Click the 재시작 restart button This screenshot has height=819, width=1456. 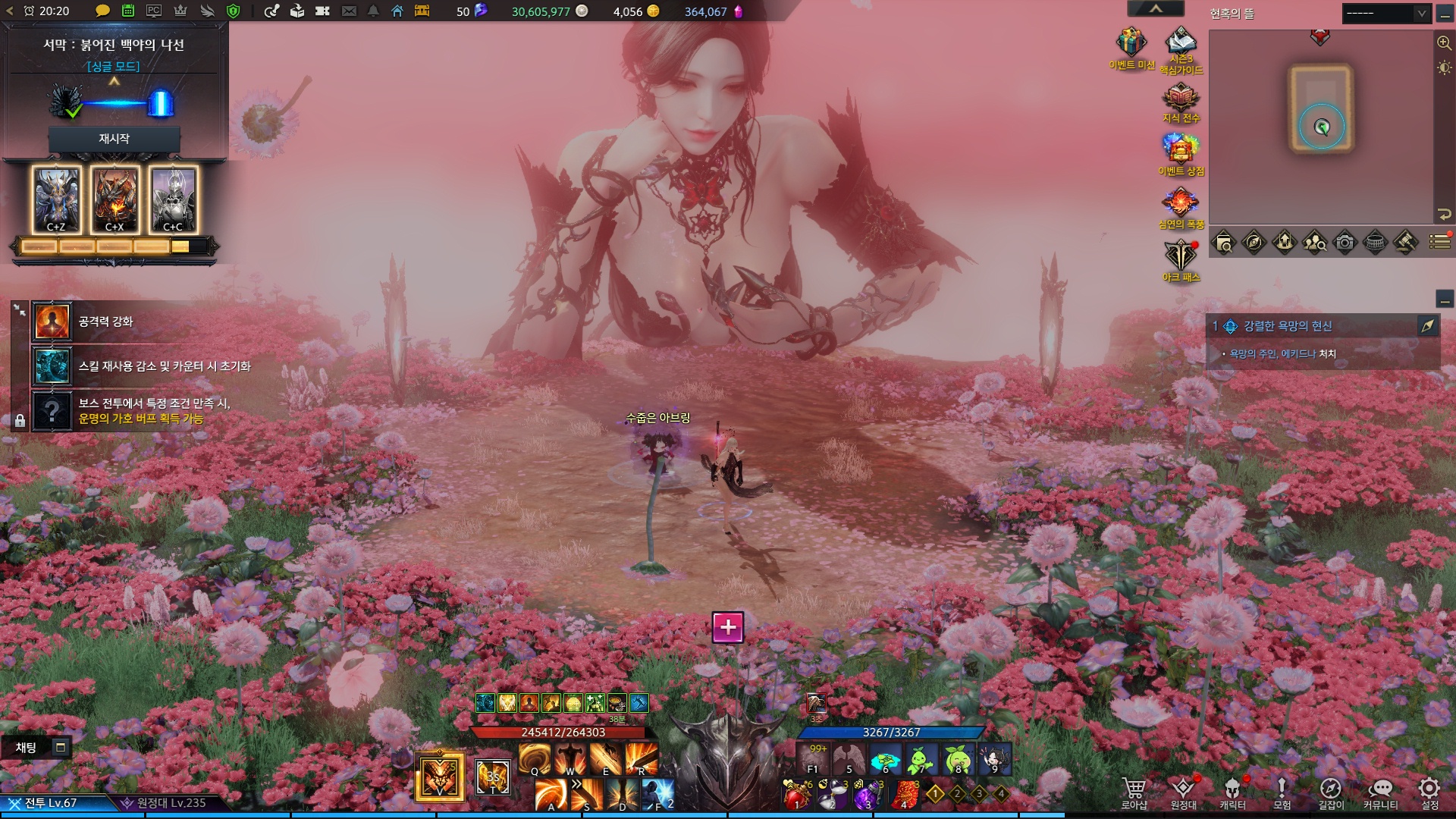(114, 139)
